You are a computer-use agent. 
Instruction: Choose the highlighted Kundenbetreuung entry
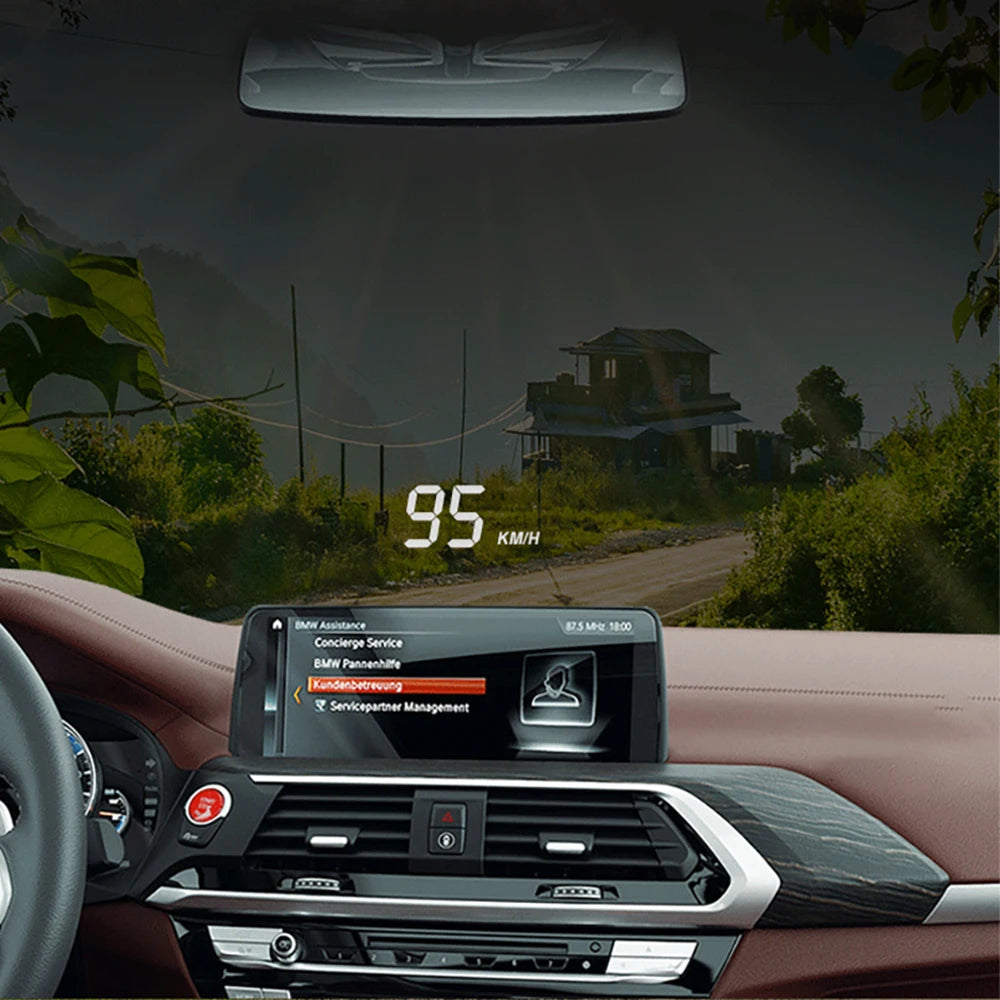point(397,686)
